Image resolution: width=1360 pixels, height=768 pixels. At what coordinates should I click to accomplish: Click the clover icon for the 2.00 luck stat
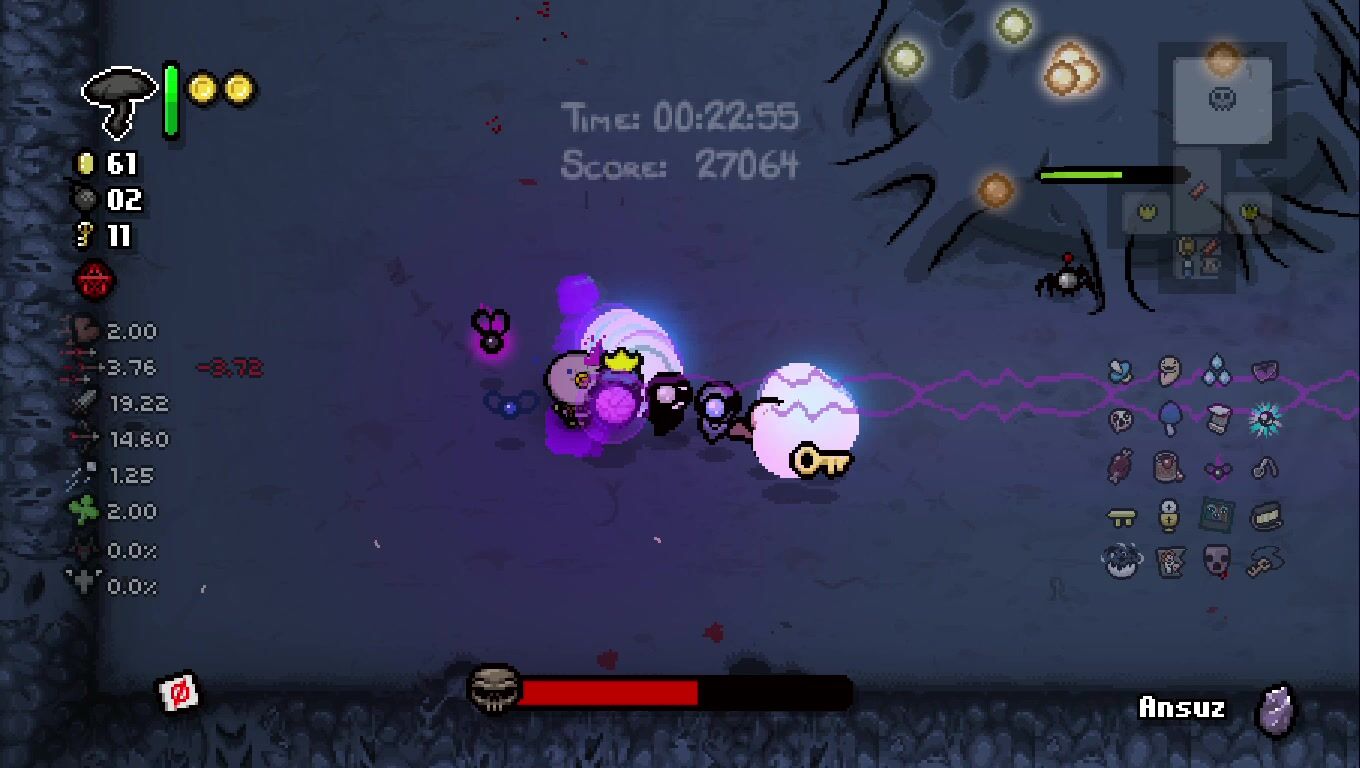click(81, 510)
